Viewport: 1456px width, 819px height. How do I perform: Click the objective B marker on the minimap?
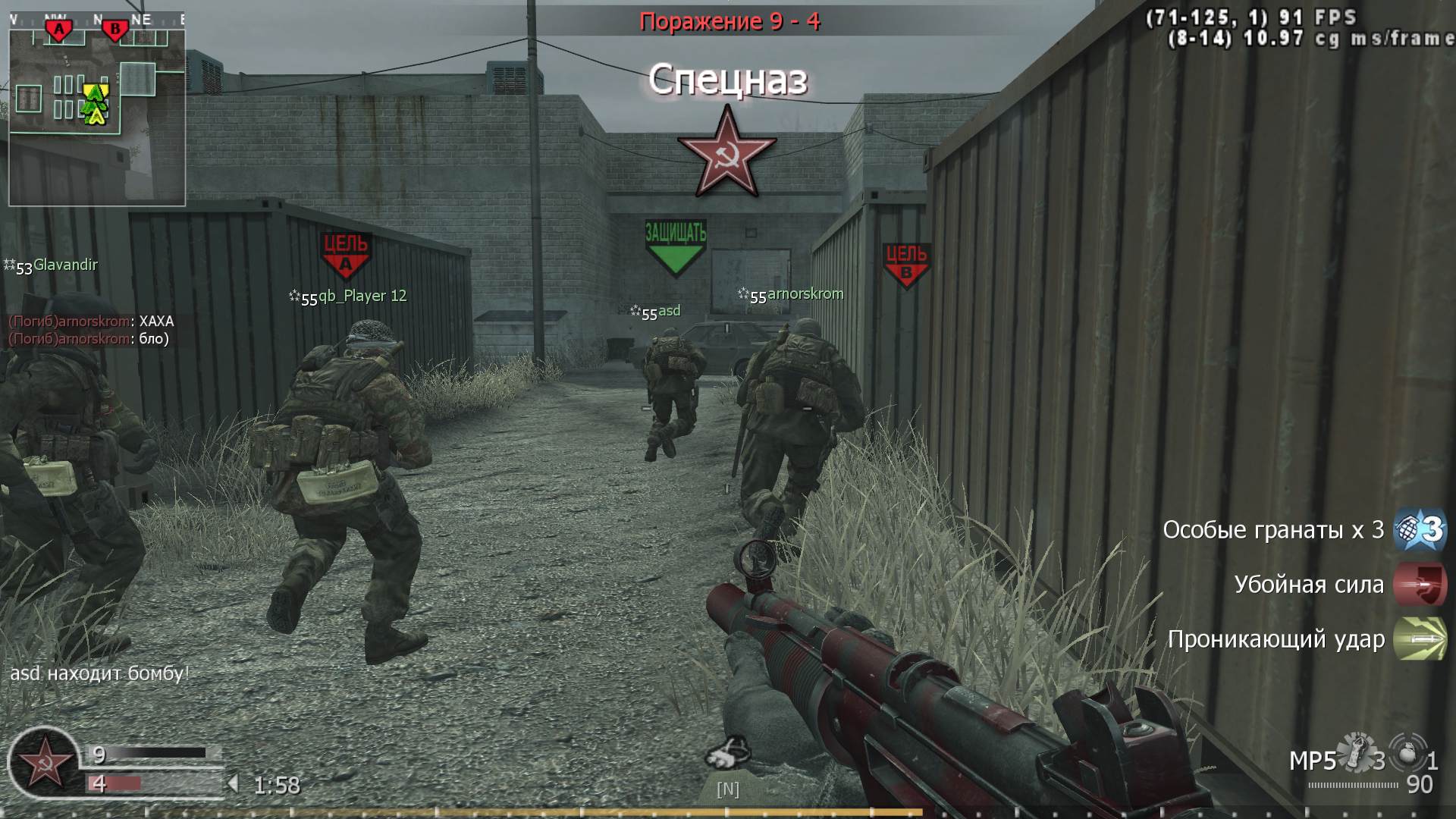click(114, 27)
